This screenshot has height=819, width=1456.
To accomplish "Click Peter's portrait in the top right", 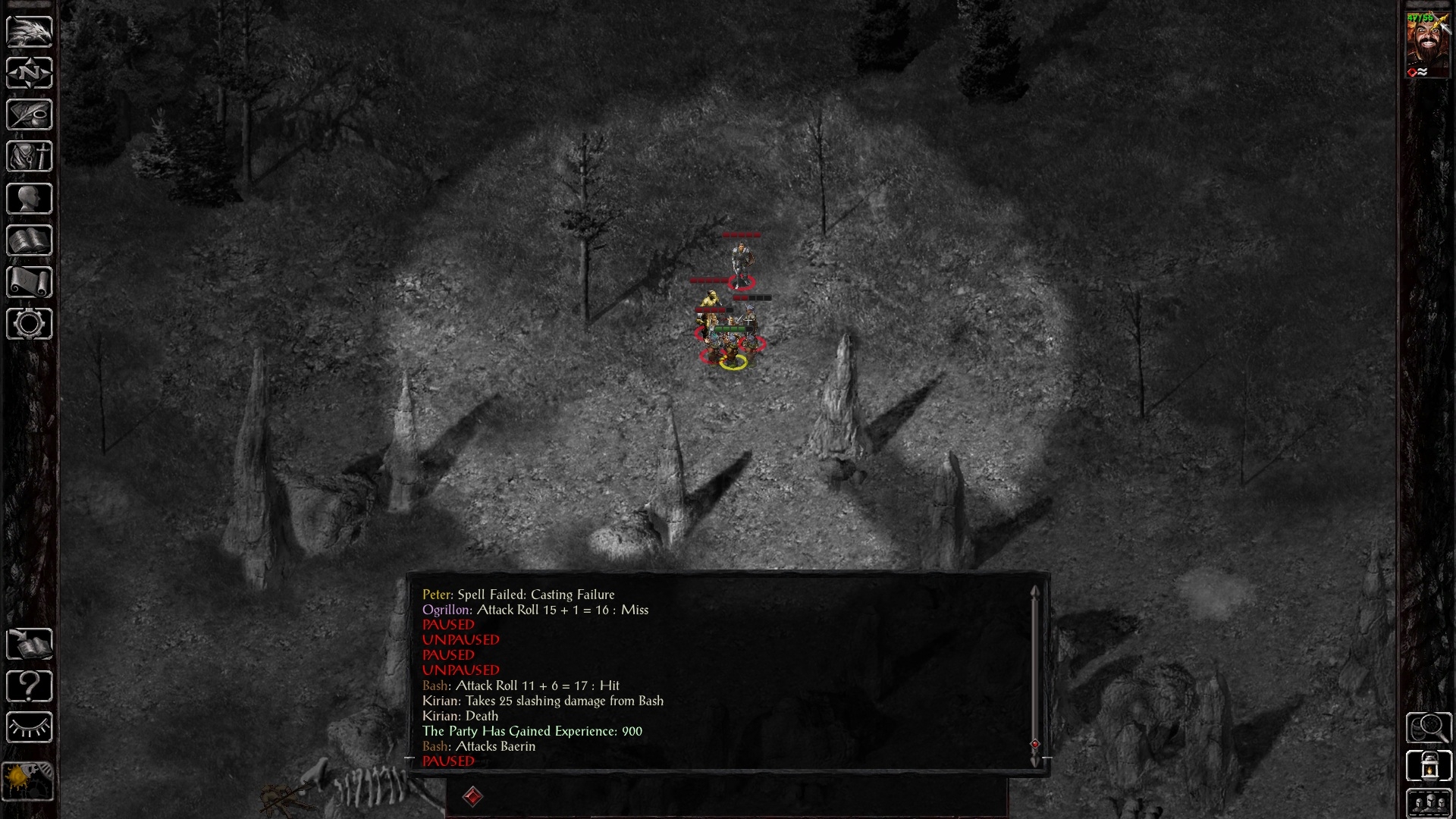I will coord(1429,45).
